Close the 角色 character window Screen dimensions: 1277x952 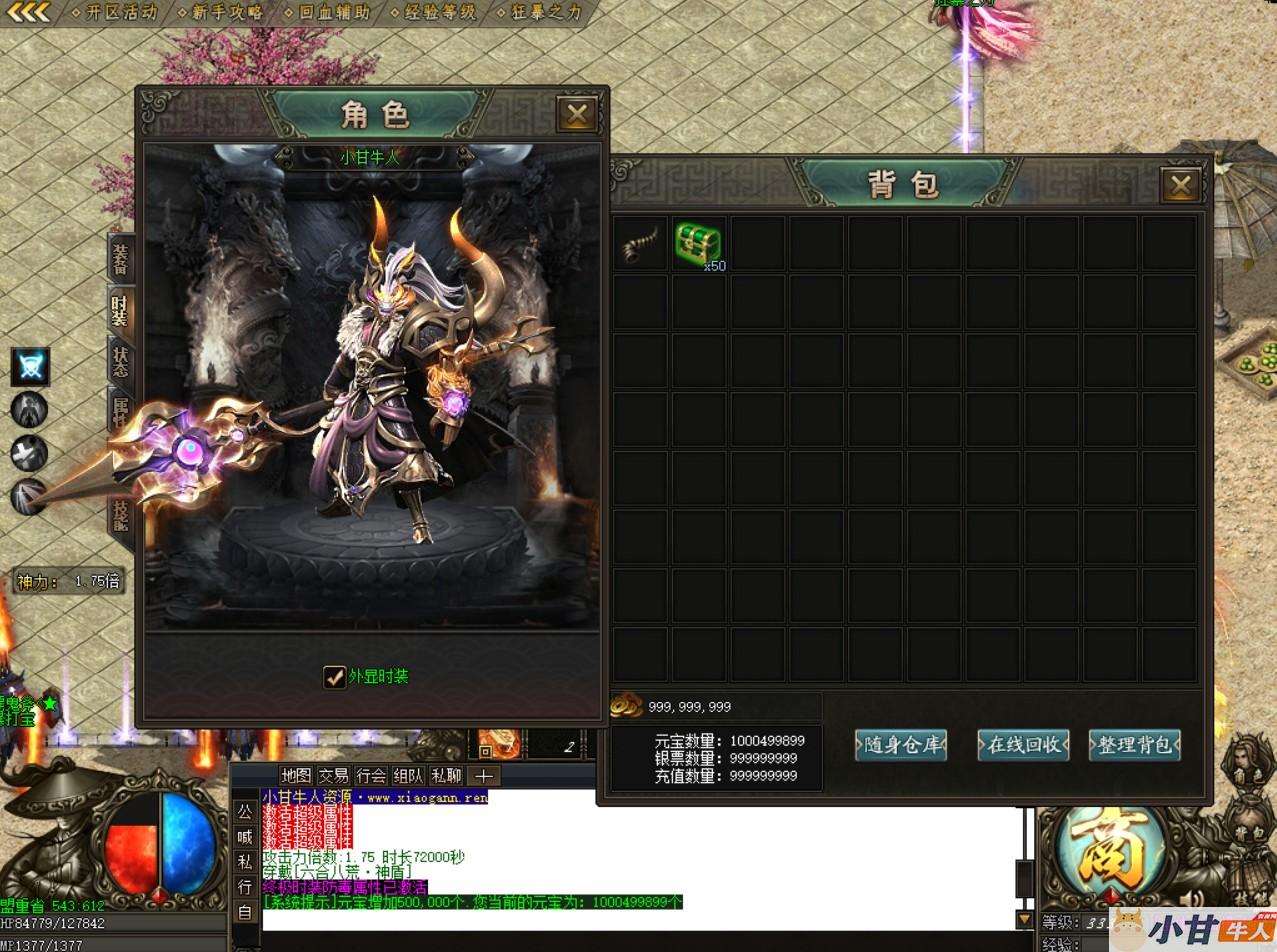577,114
